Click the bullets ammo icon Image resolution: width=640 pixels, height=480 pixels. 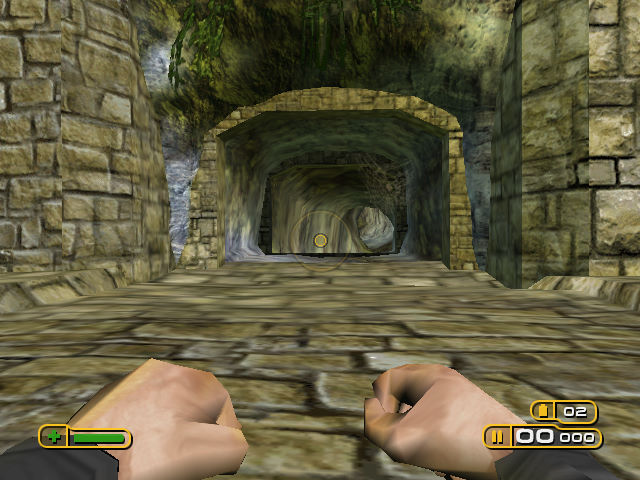[497, 437]
